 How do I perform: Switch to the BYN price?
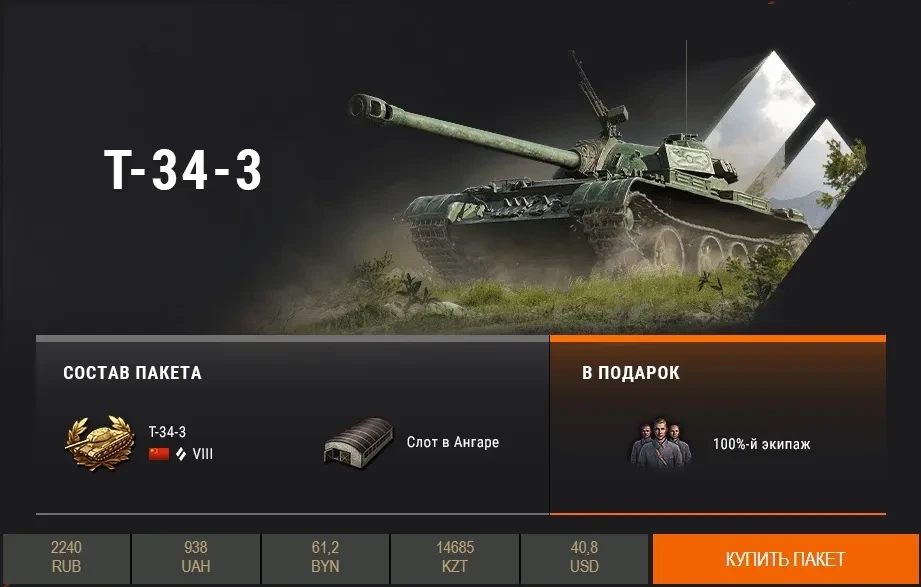click(325, 559)
